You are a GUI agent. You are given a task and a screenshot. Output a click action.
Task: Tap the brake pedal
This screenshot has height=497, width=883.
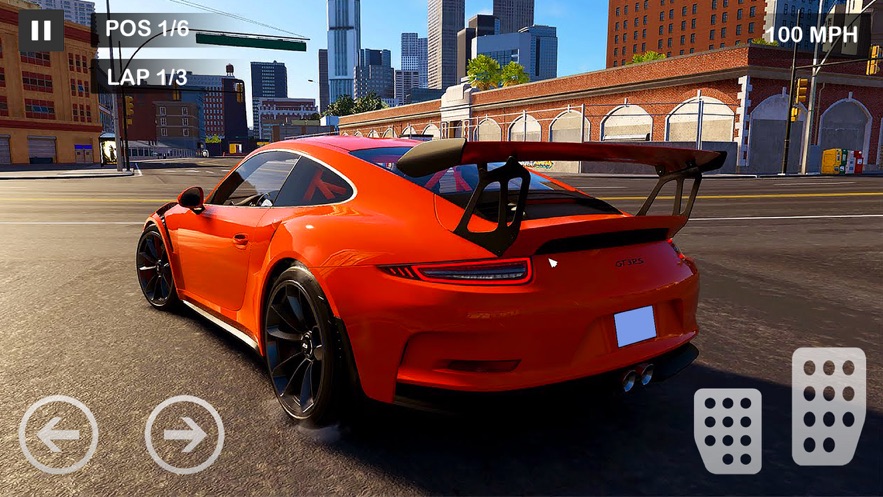[x=727, y=430]
